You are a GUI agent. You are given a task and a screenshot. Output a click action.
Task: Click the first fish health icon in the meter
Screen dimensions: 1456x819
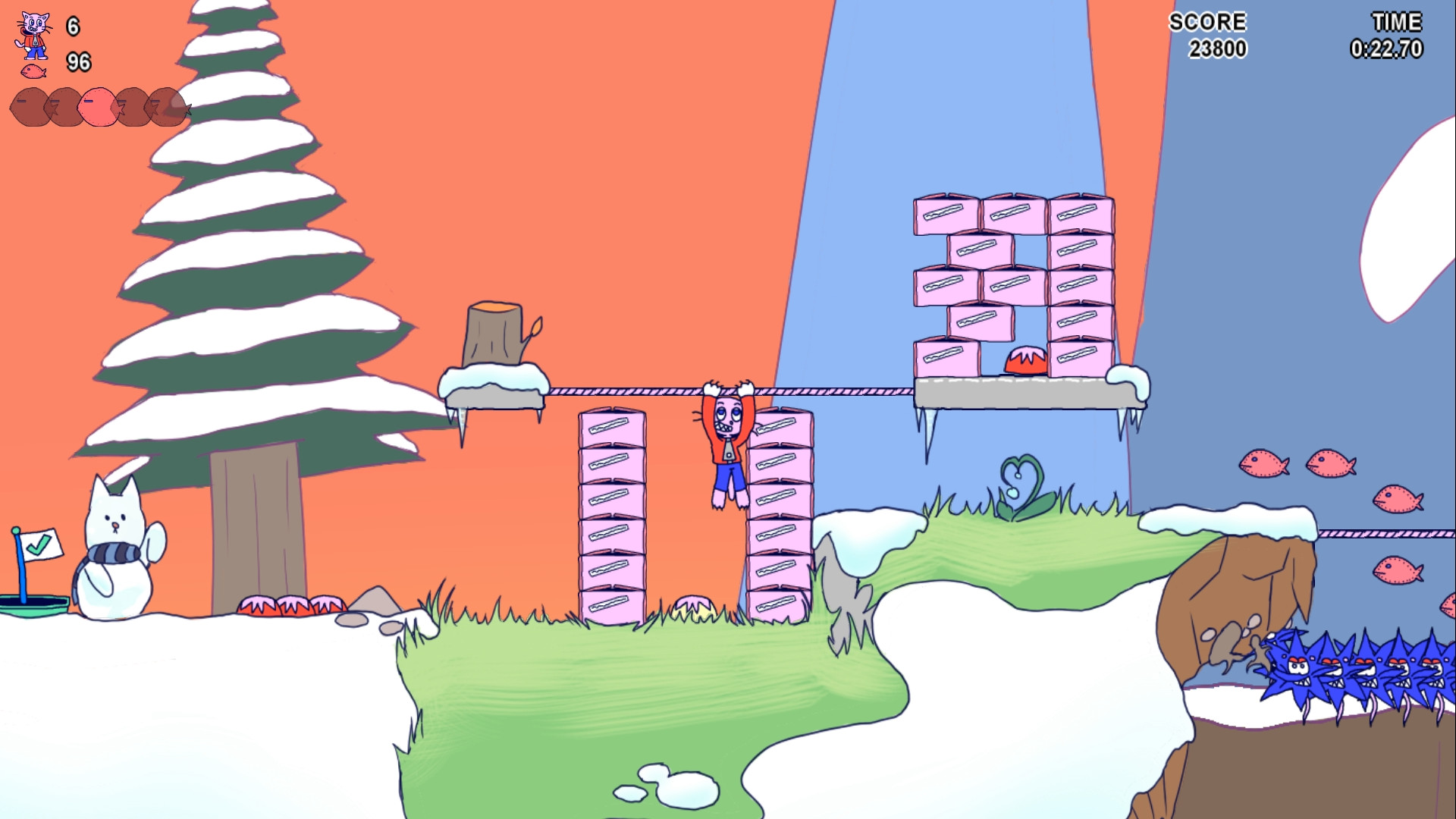(x=29, y=106)
